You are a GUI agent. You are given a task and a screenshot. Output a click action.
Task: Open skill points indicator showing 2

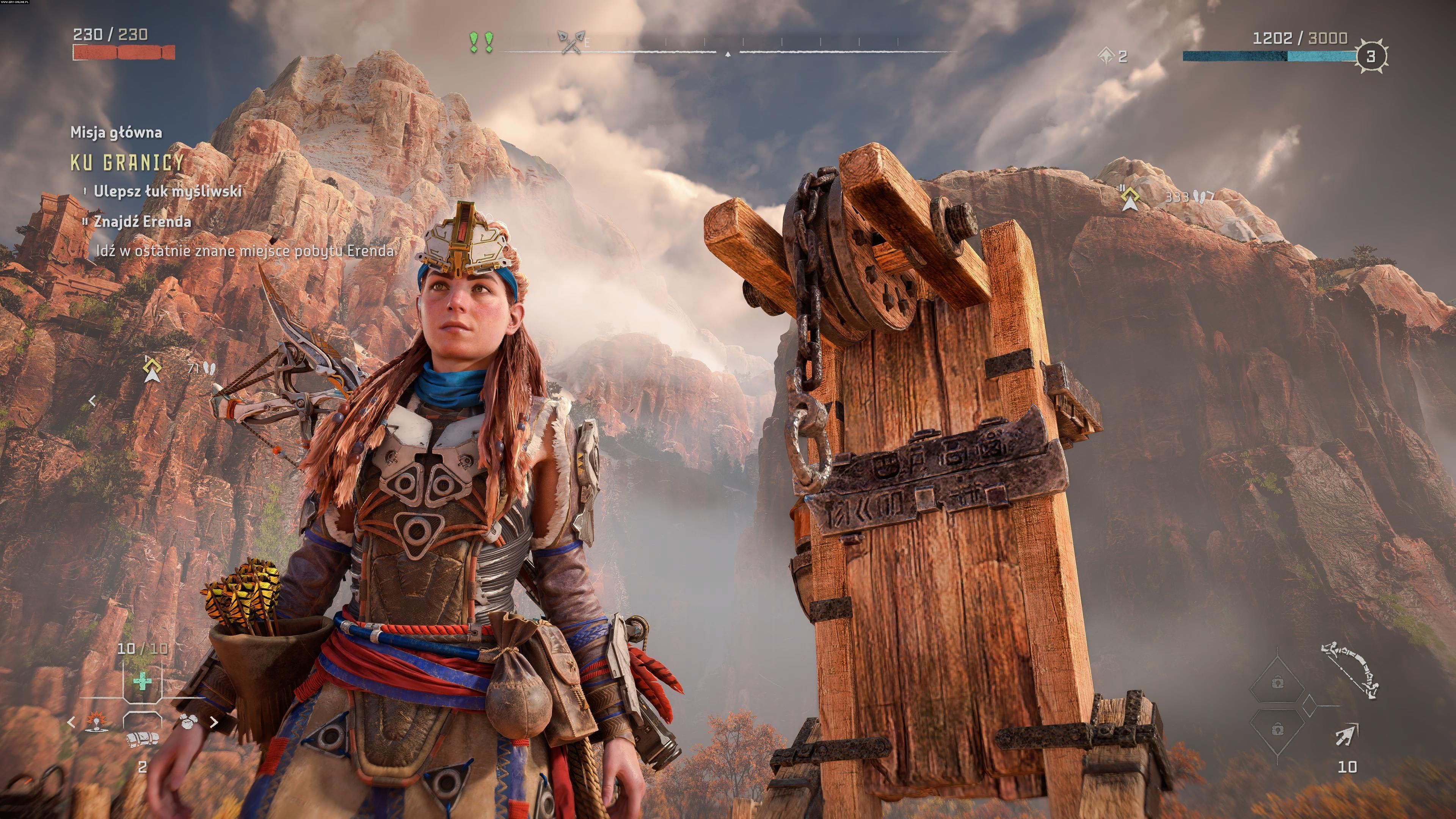[1112, 56]
